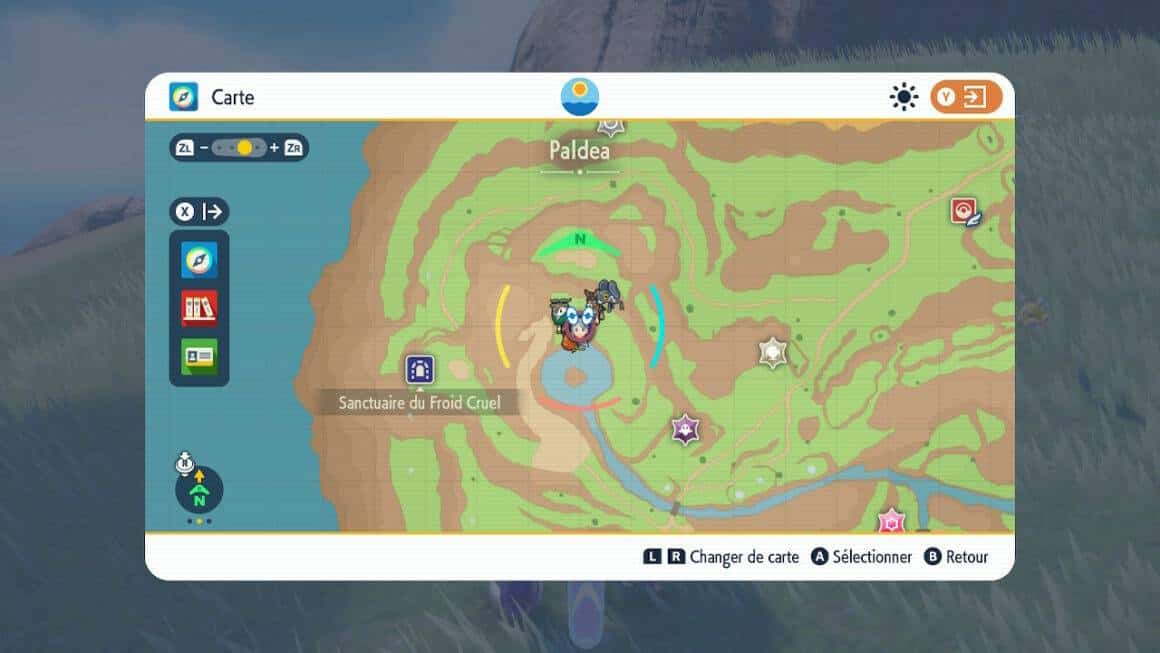Select the compass map icon in side panel
1160x653 pixels.
point(199,260)
